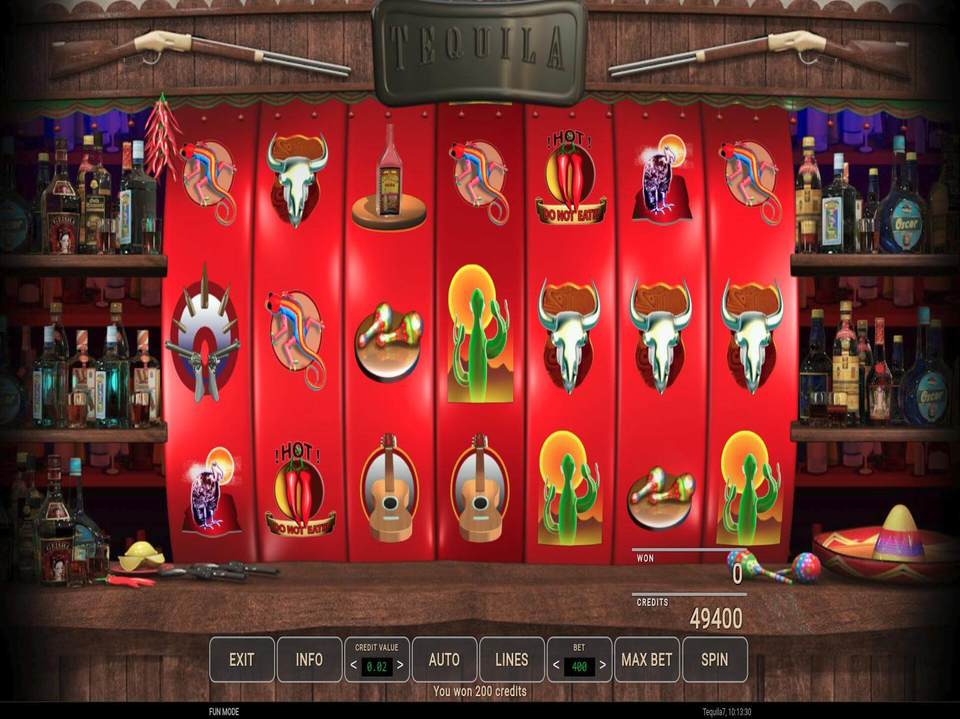
Task: Start AUTO spin mode
Action: (x=444, y=660)
